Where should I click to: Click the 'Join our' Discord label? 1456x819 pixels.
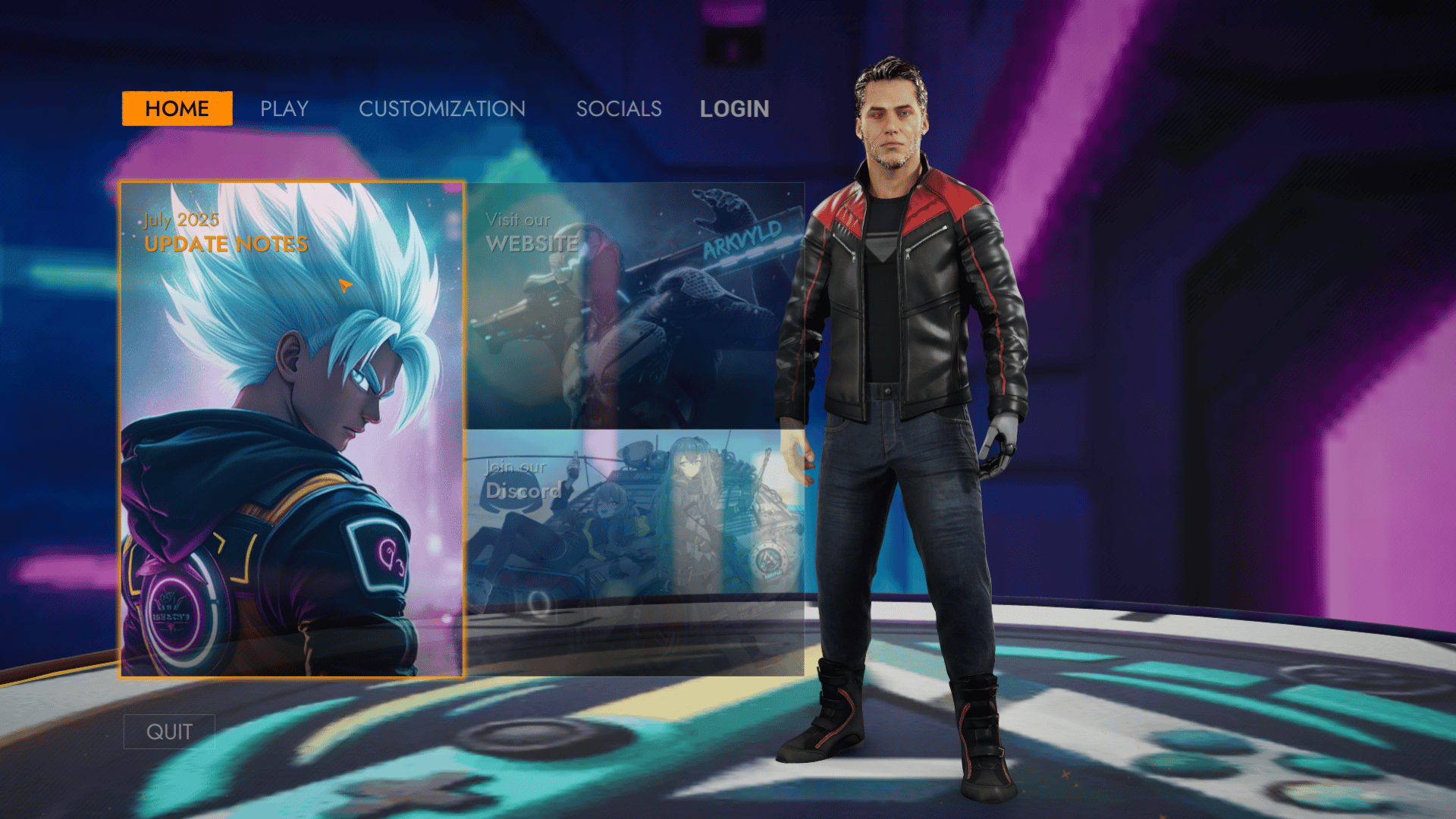[515, 468]
